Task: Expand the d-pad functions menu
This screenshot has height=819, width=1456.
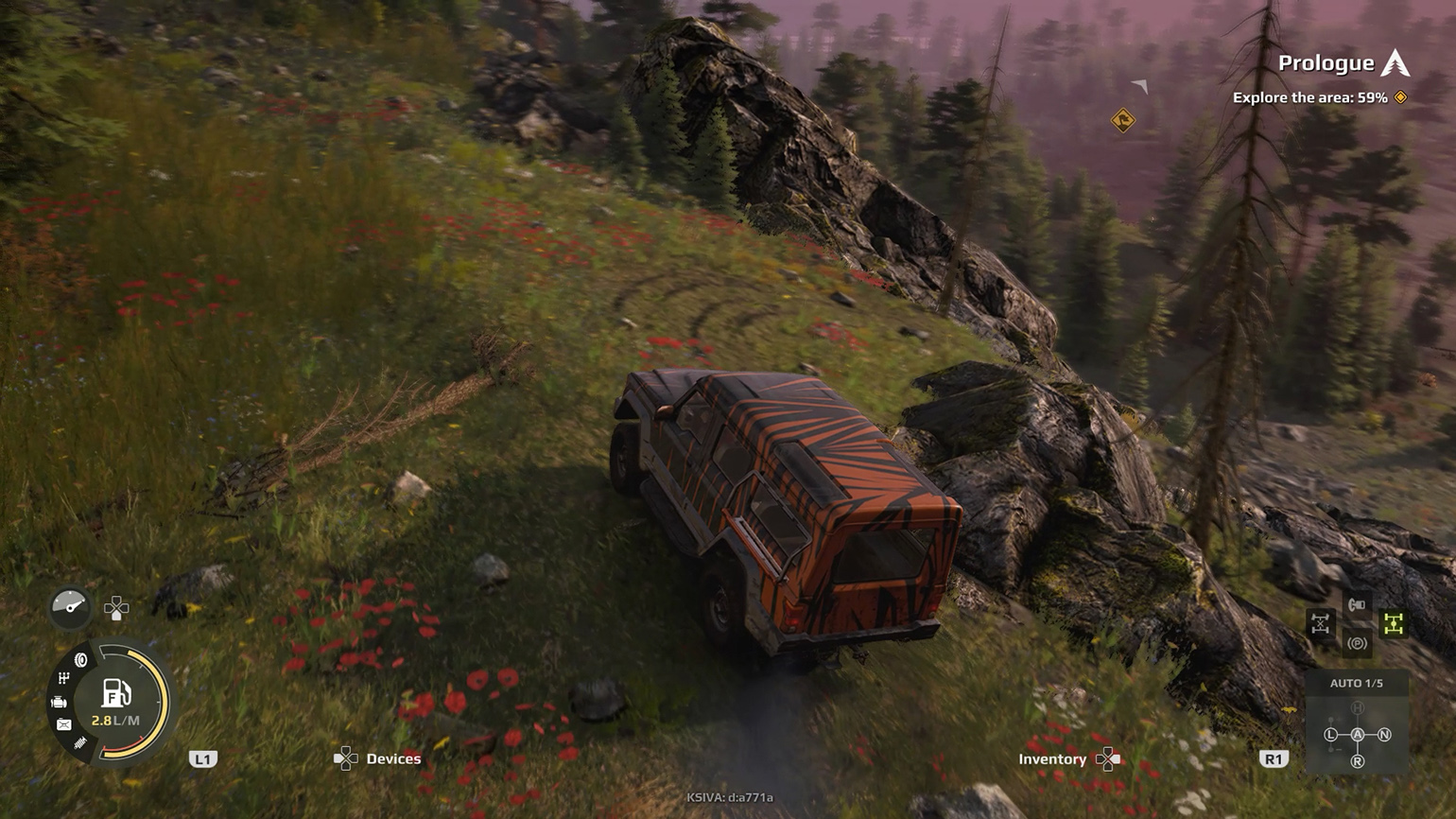Action: pyautogui.click(x=117, y=607)
